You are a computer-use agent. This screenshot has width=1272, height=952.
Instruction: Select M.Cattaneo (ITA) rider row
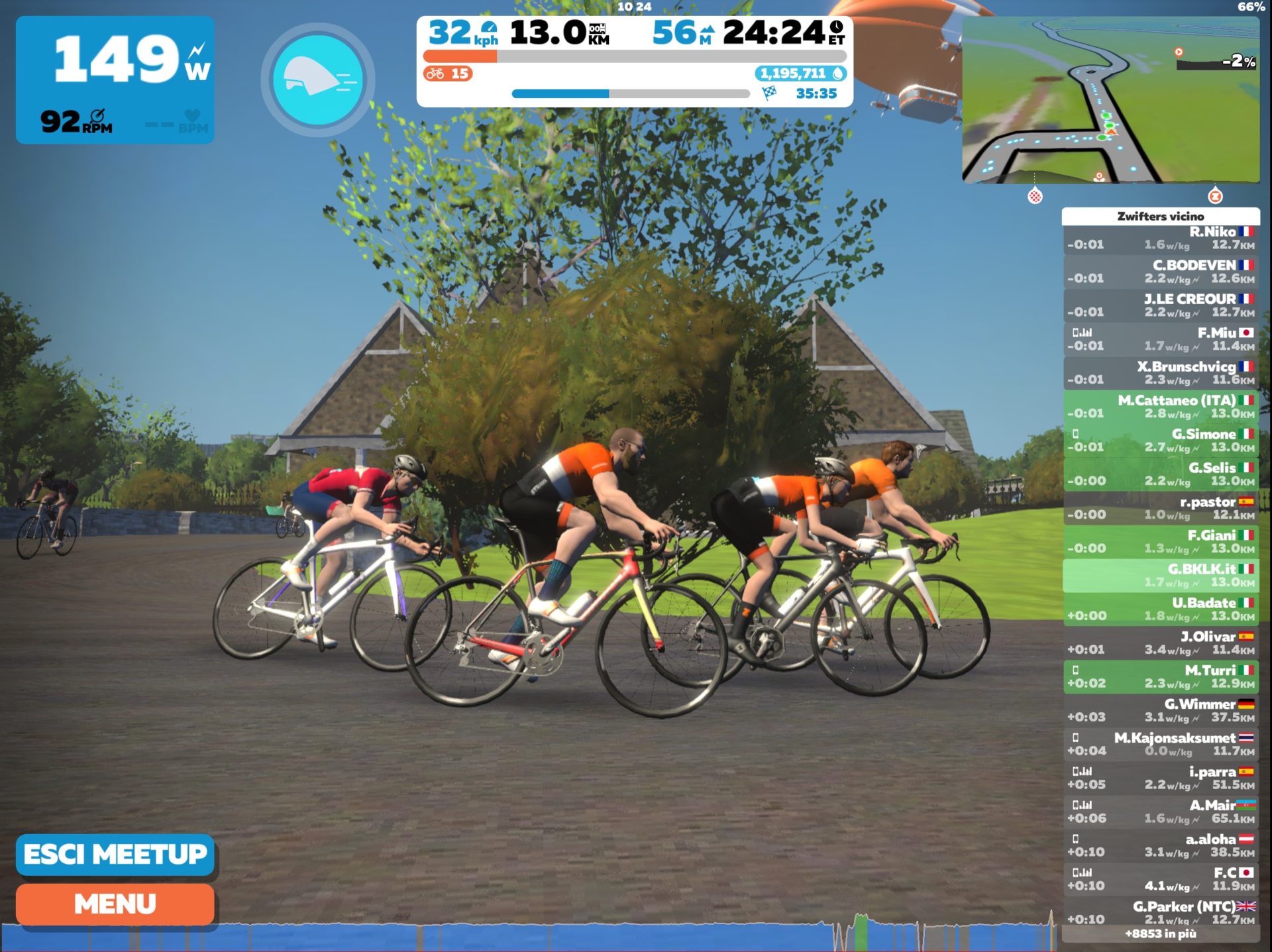pyautogui.click(x=1161, y=407)
